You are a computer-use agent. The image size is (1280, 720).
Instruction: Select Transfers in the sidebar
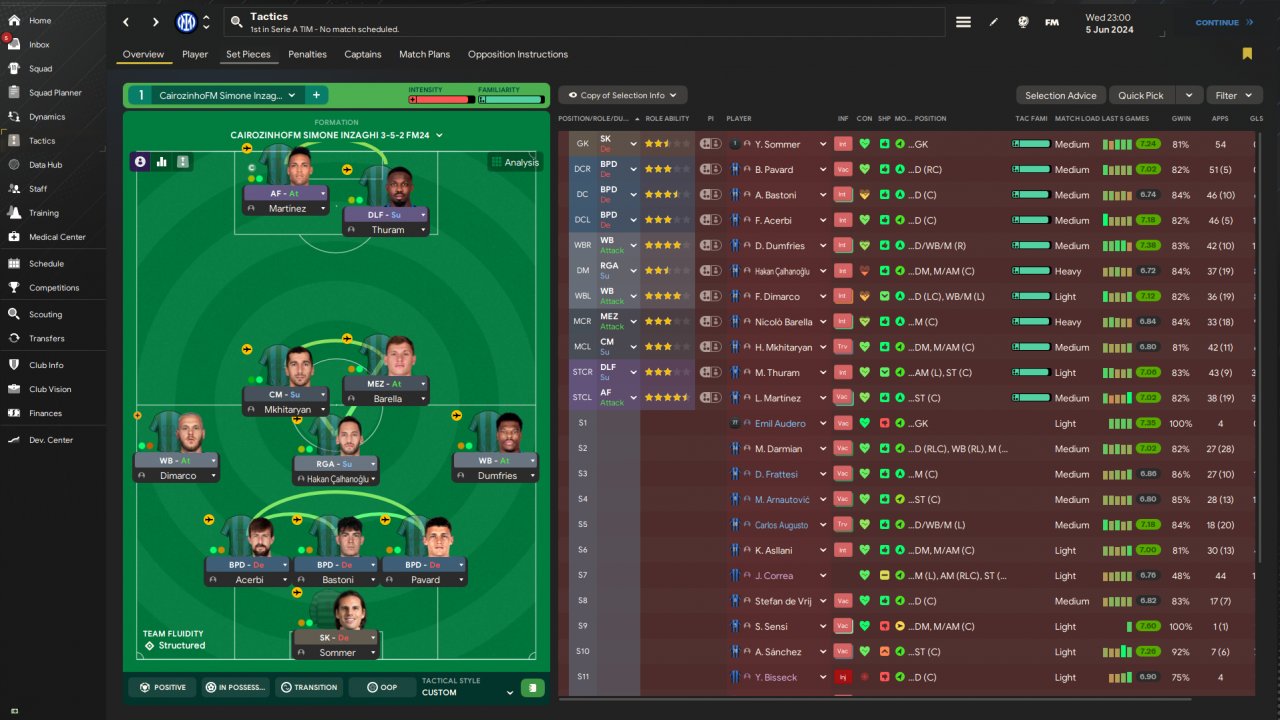[46, 338]
